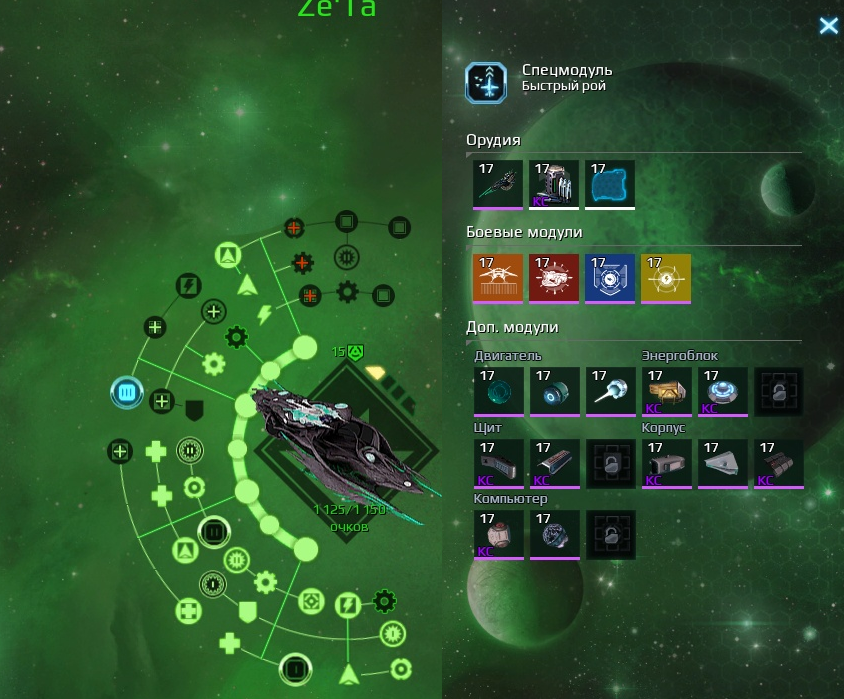Image resolution: width=844 pixels, height=699 pixels.
Task: Close the ship loadout panel
Action: point(828,26)
